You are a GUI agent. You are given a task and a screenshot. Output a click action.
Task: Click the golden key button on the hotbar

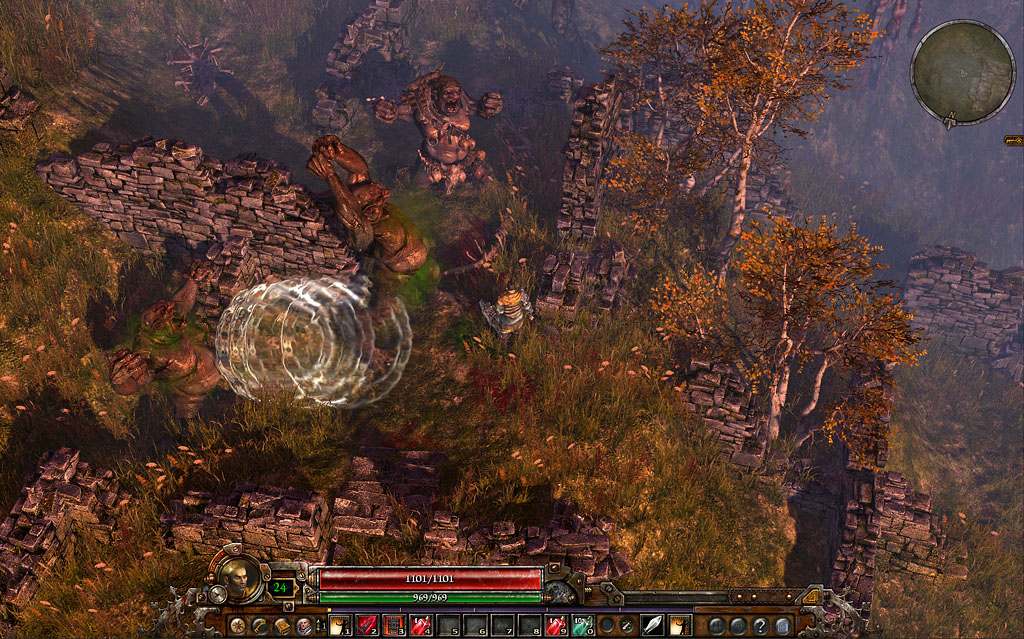pos(259,626)
